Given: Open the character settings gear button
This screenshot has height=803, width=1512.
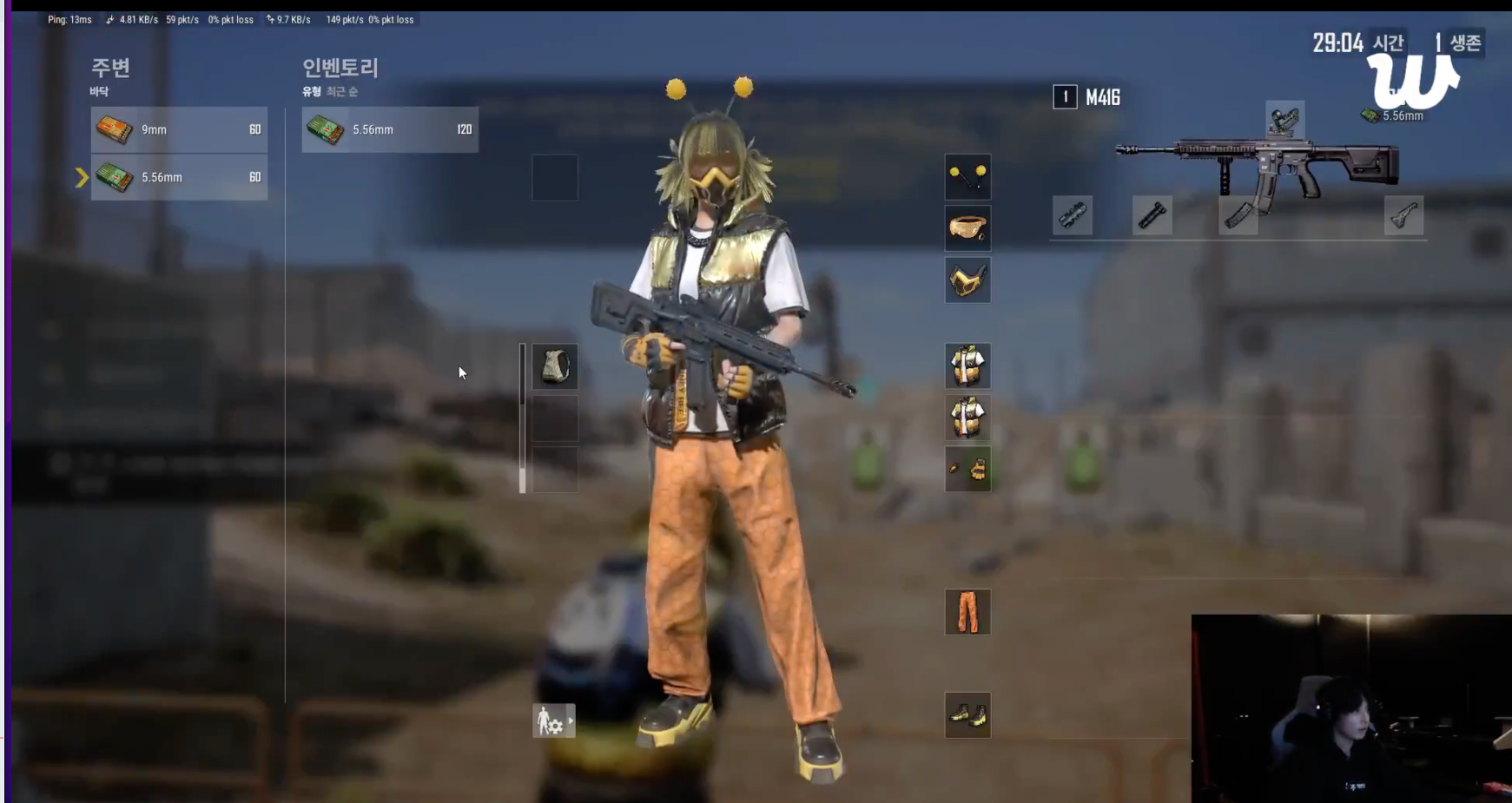Looking at the screenshot, I should point(553,721).
